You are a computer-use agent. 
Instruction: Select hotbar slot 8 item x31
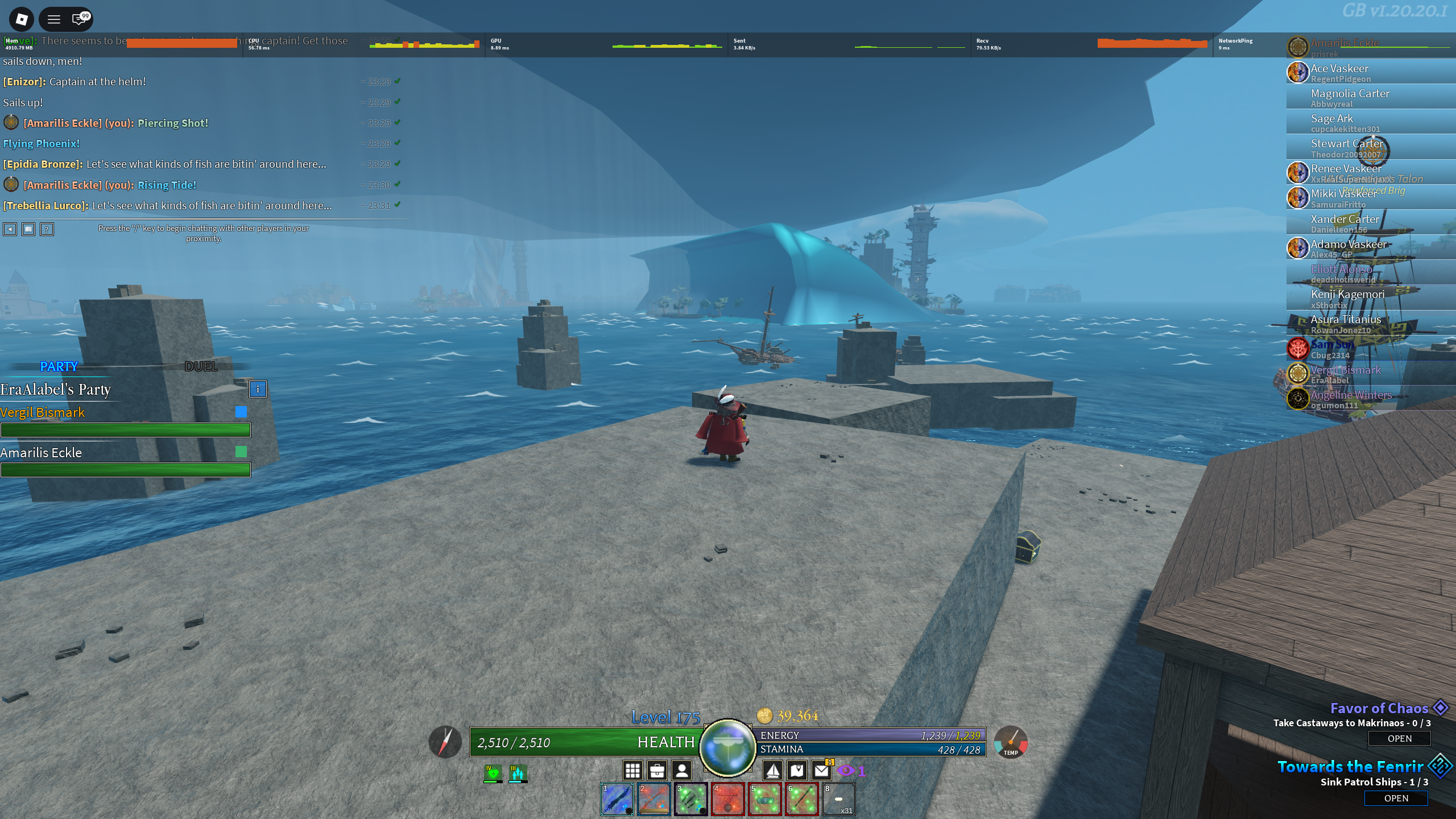coord(838,799)
